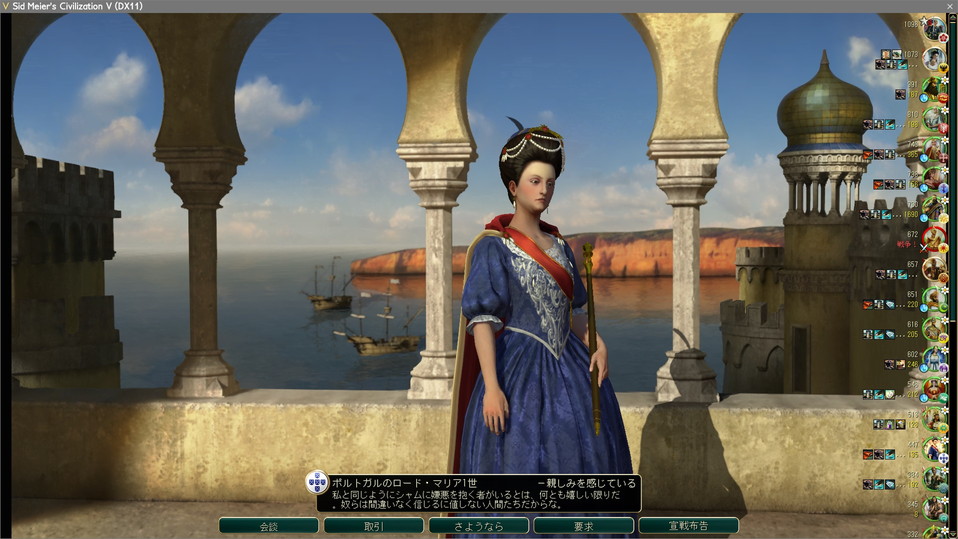Image resolution: width=958 pixels, height=539 pixels.
Task: Select the leader portrait with score 1098
Action: [934, 28]
